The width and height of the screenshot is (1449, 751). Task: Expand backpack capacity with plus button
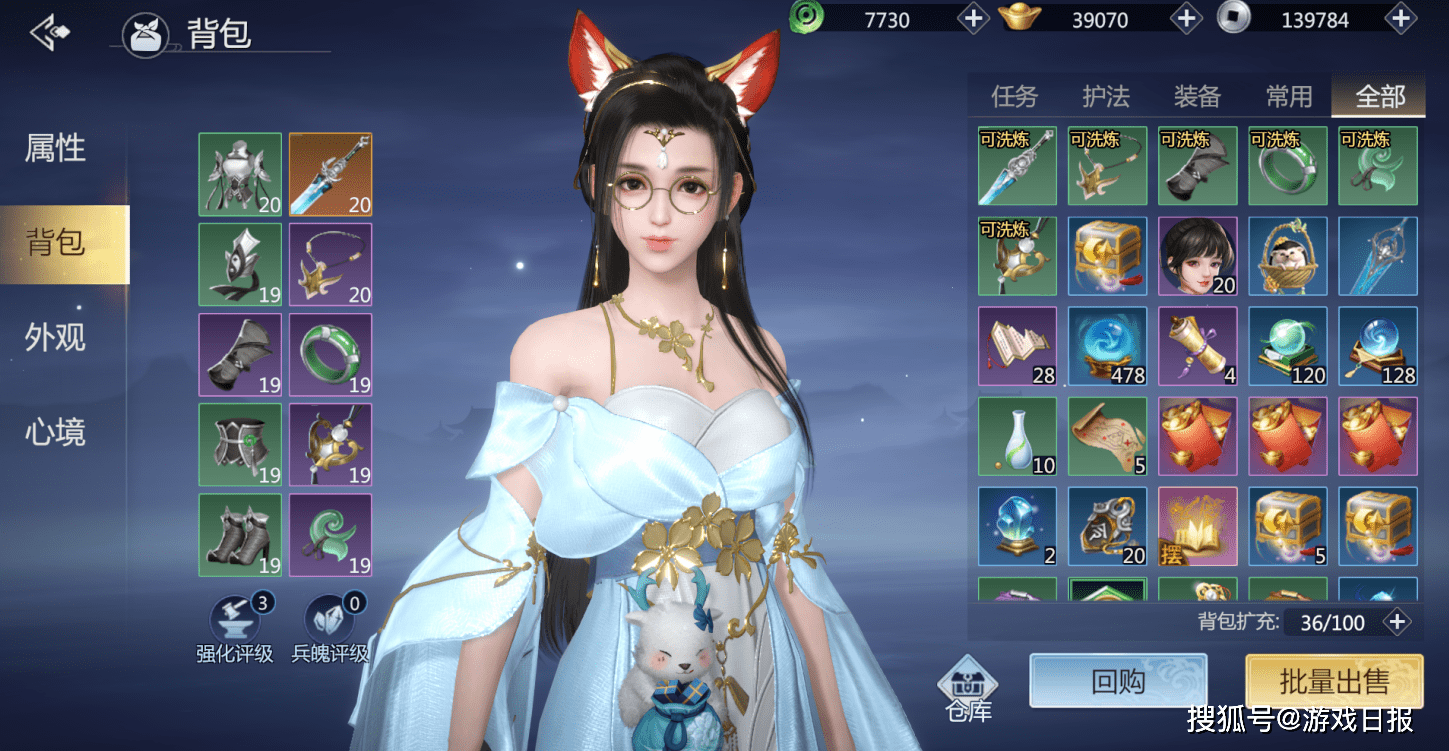(x=1396, y=622)
